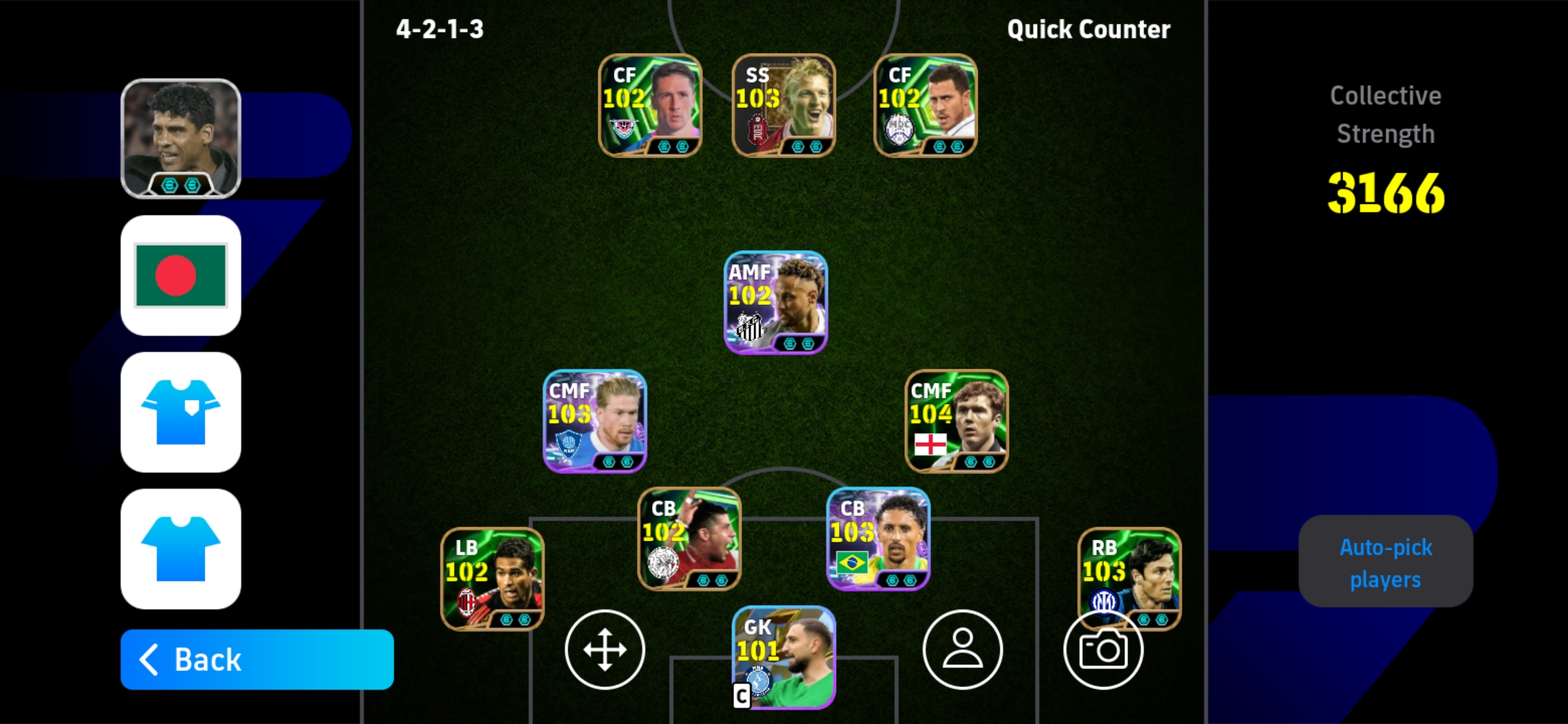Pick the CMF 104 England flag card
This screenshot has height=724, width=1568.
tap(956, 421)
